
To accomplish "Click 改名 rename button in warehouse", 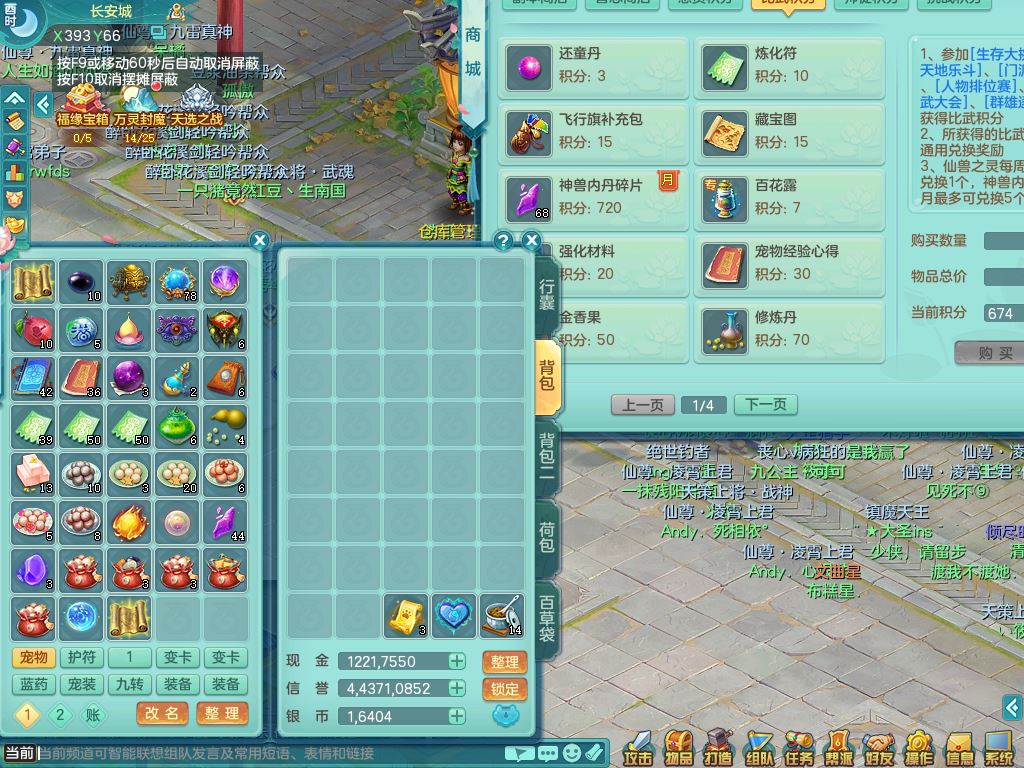I will (x=162, y=713).
